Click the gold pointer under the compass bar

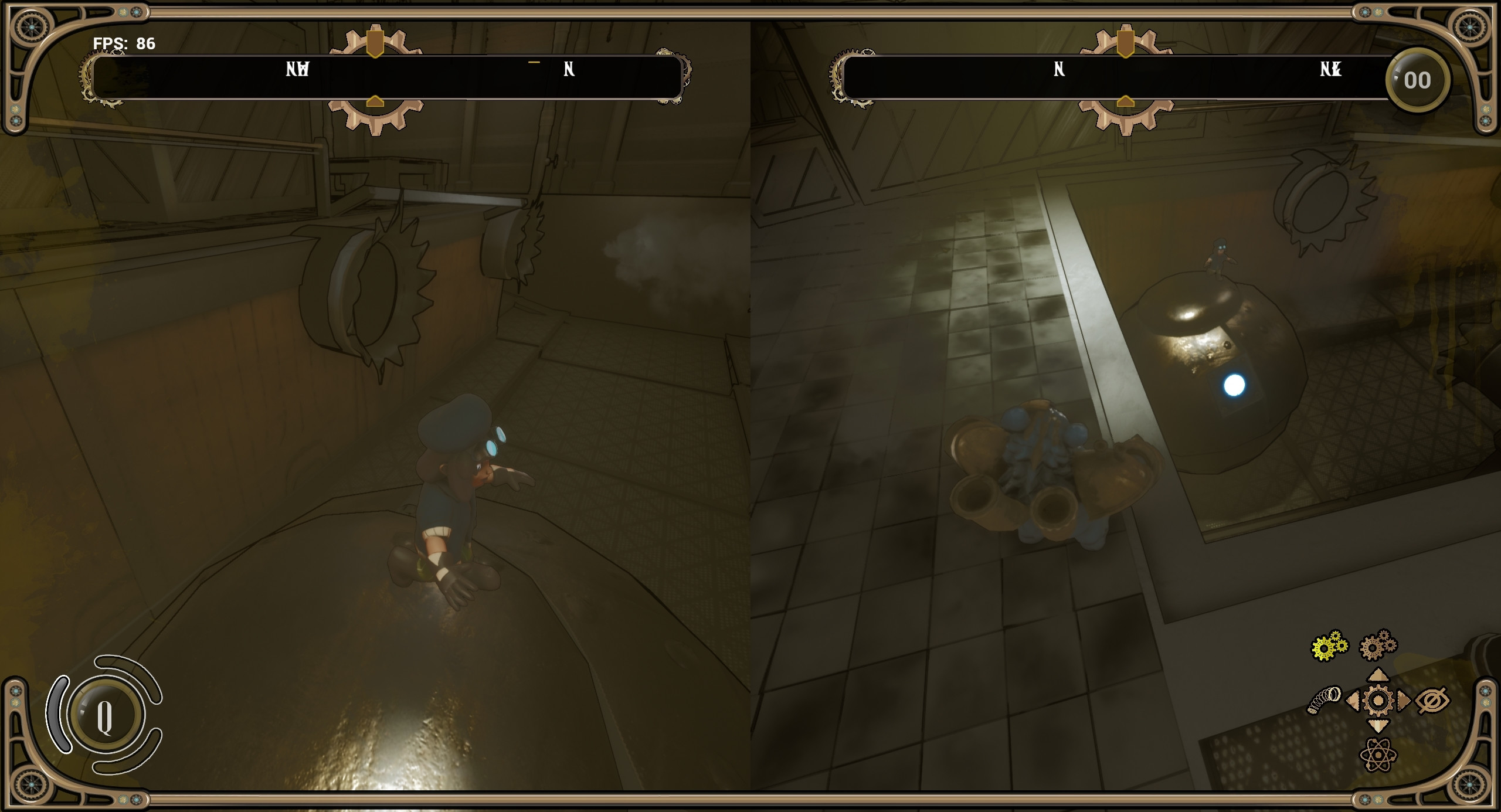(374, 101)
